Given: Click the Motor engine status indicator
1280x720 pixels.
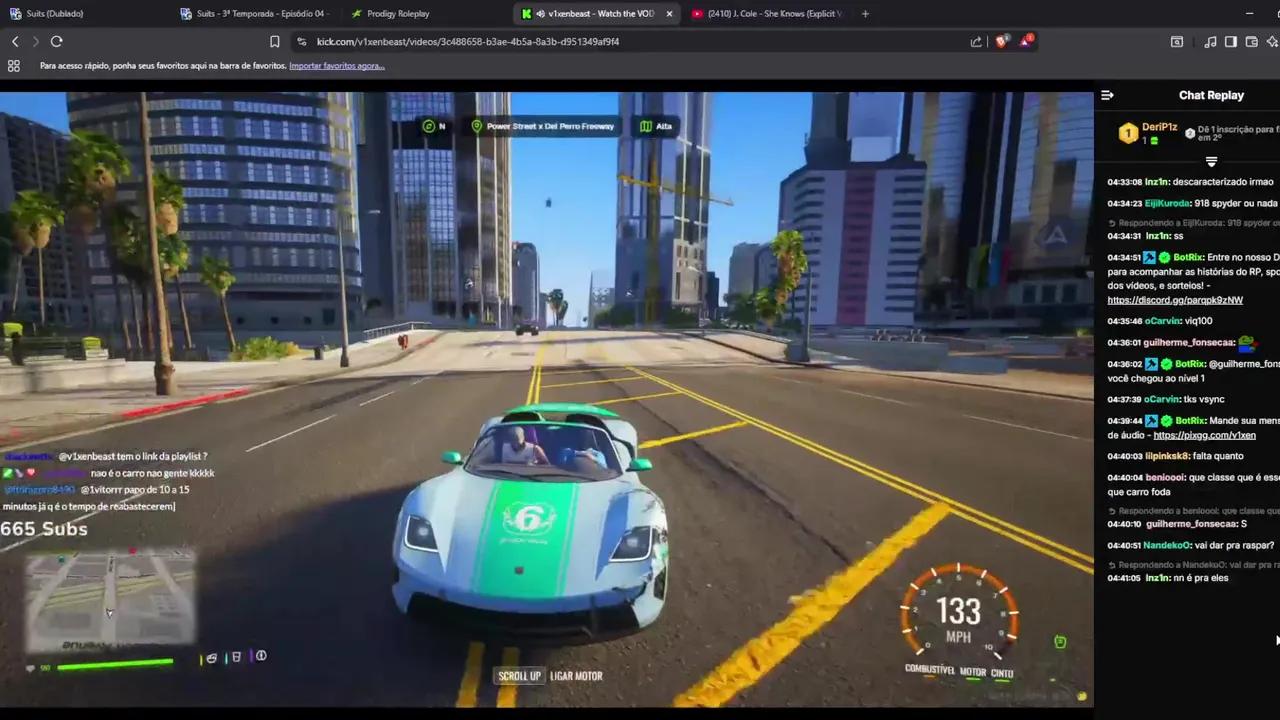Looking at the screenshot, I should (x=972, y=672).
